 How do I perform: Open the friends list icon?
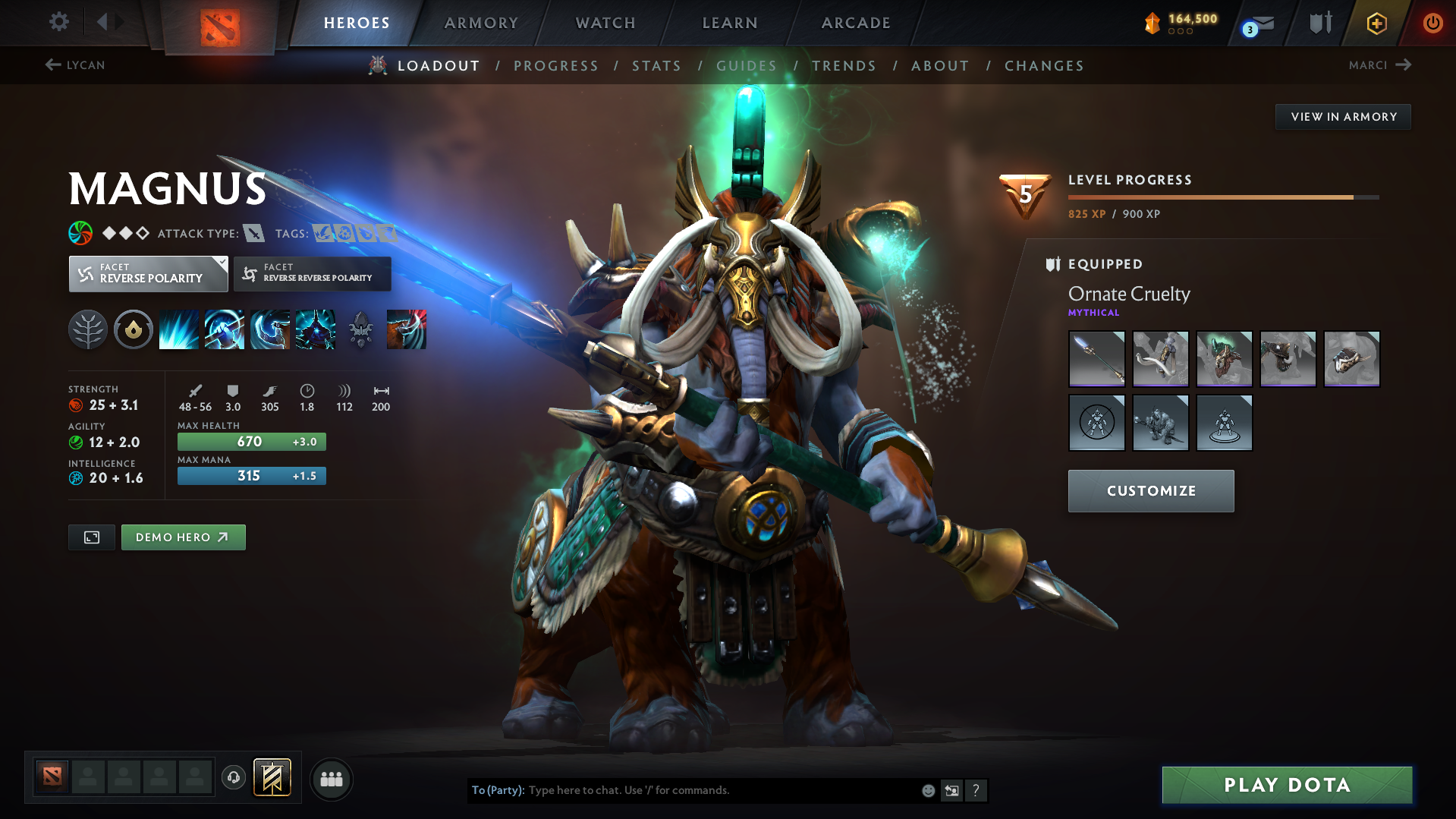coord(331,779)
